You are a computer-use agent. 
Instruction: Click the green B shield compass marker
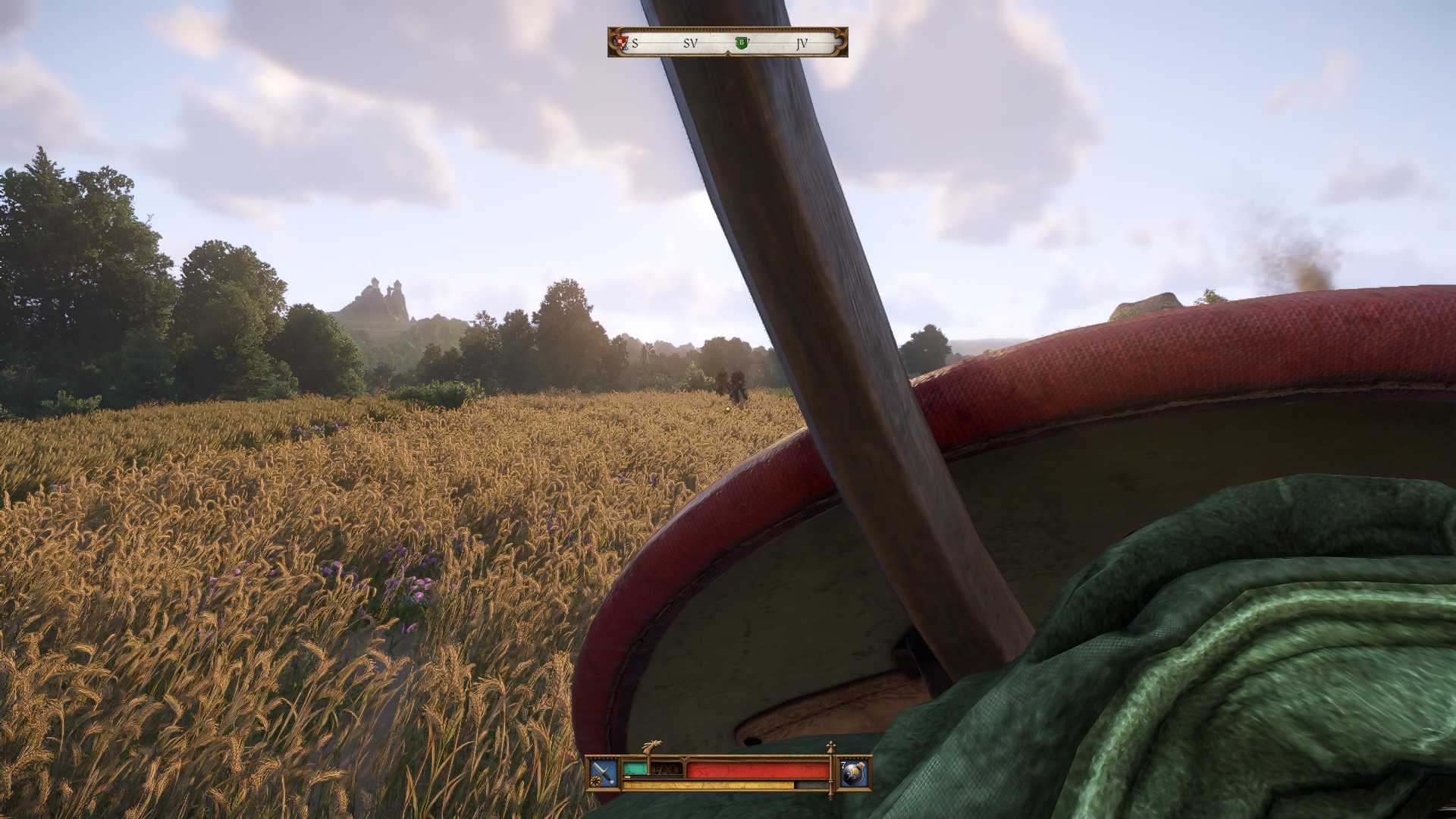(742, 43)
